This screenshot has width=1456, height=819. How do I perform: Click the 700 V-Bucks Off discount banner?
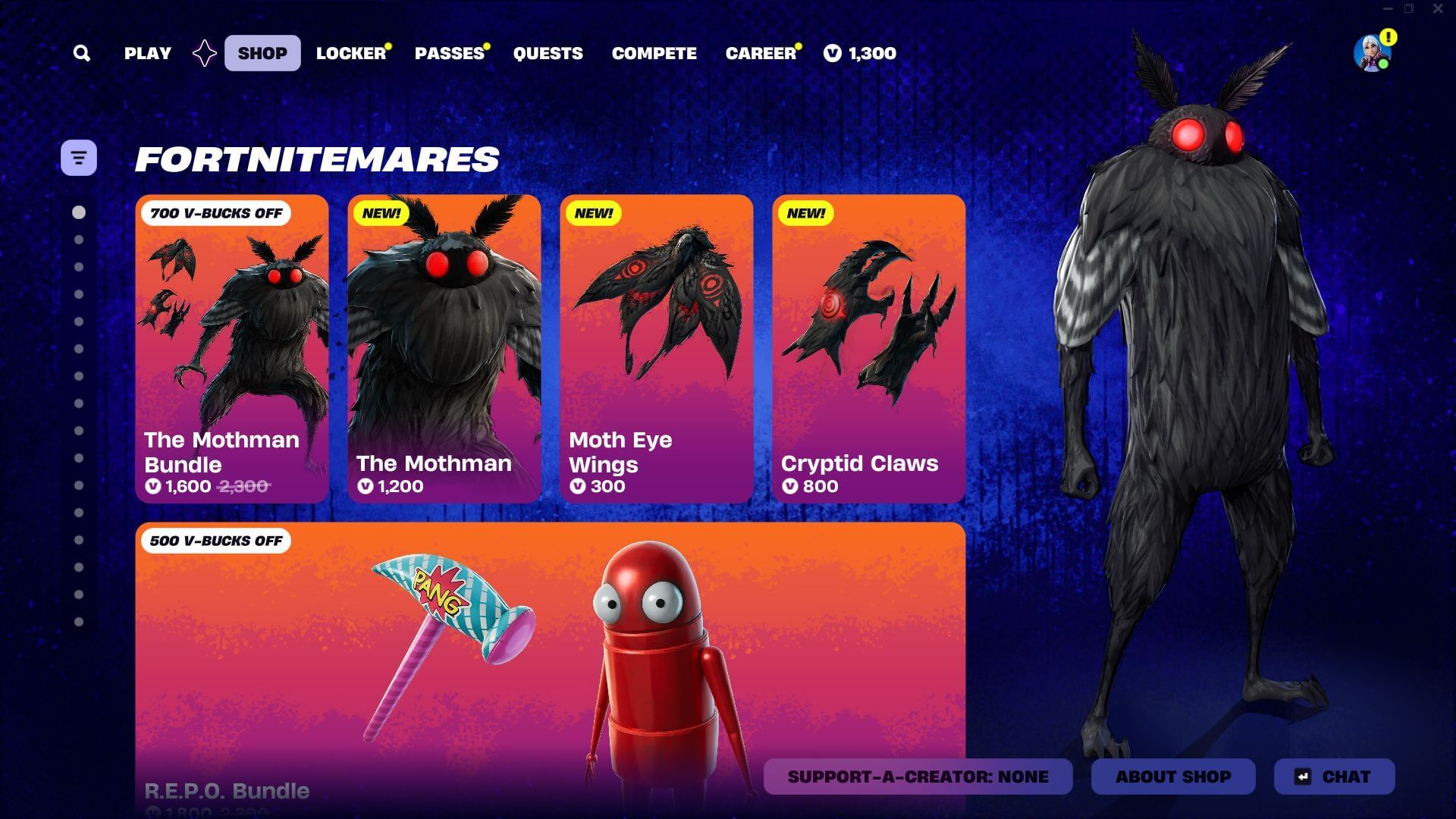216,213
